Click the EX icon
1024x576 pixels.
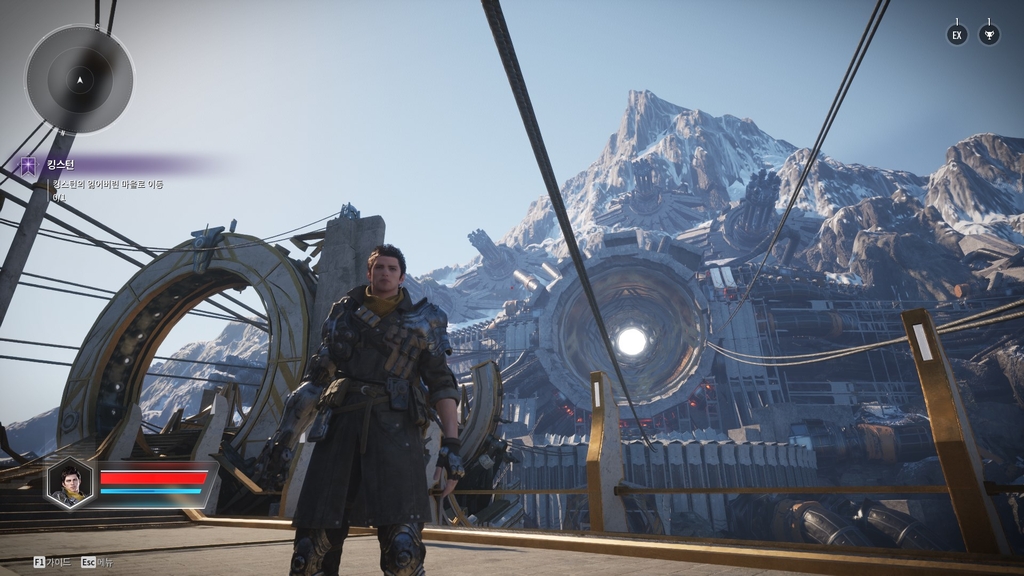pos(957,35)
